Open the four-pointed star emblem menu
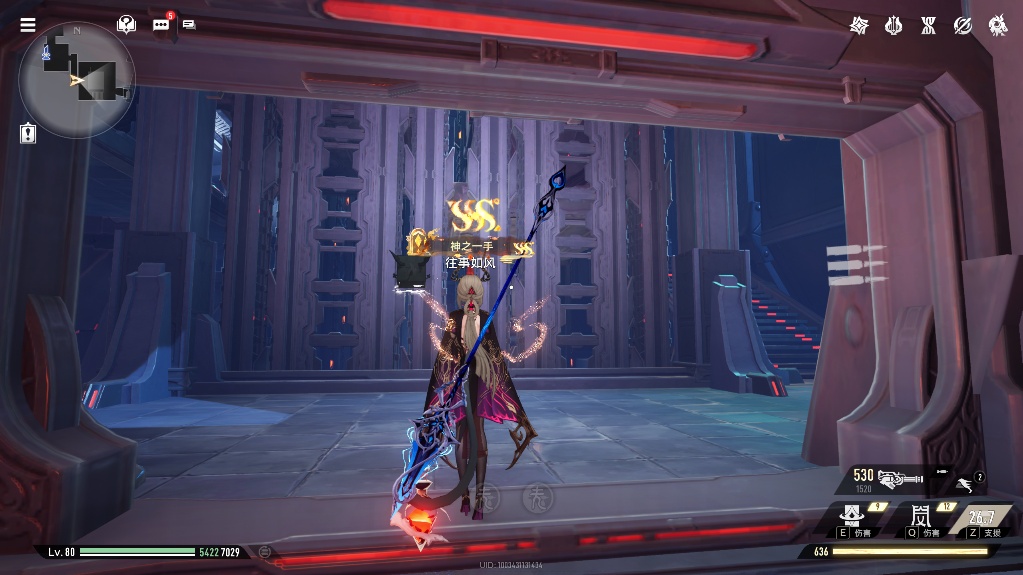This screenshot has width=1023, height=575. point(859,25)
